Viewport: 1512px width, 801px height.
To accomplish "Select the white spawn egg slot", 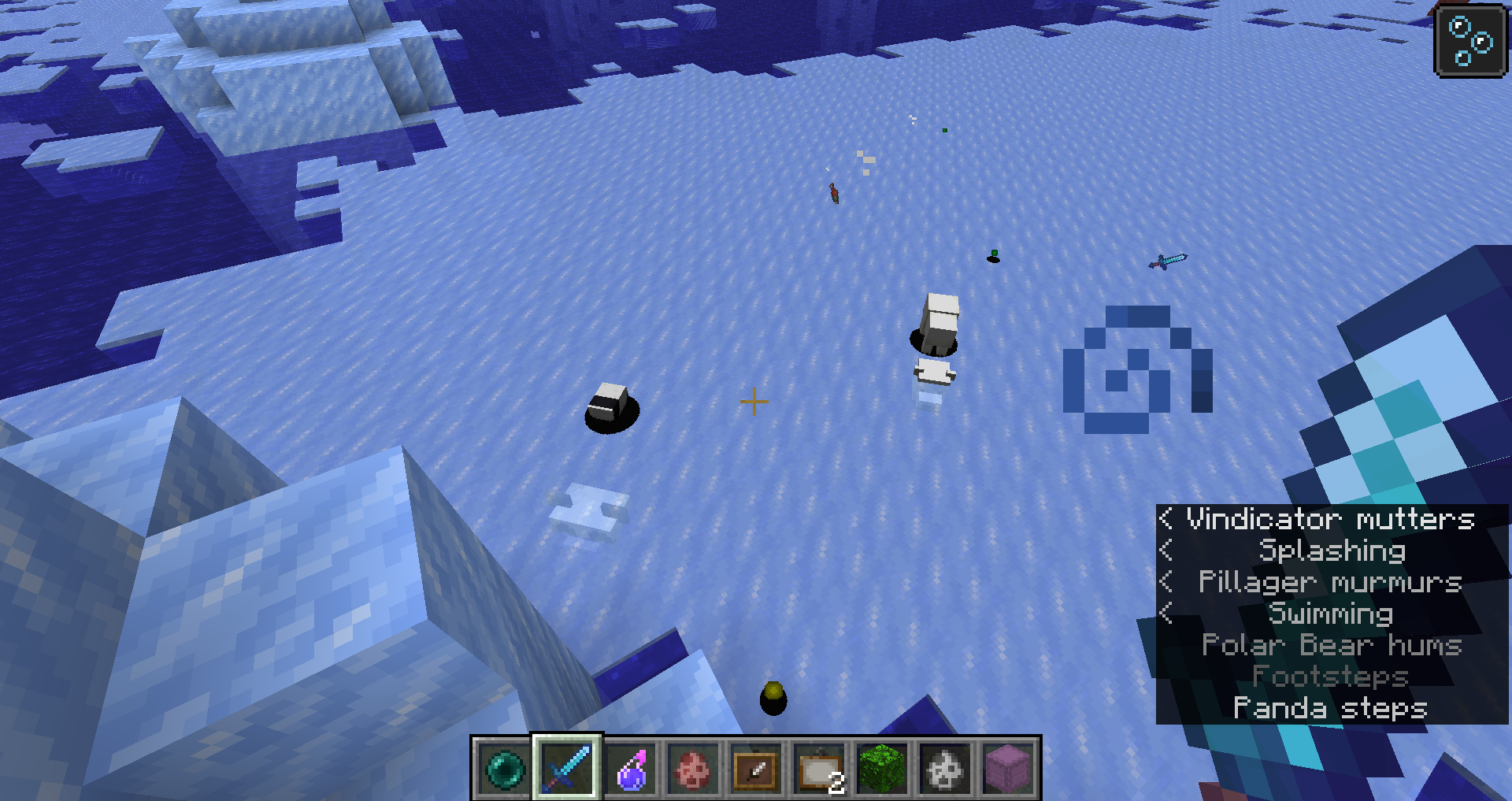I will (945, 768).
